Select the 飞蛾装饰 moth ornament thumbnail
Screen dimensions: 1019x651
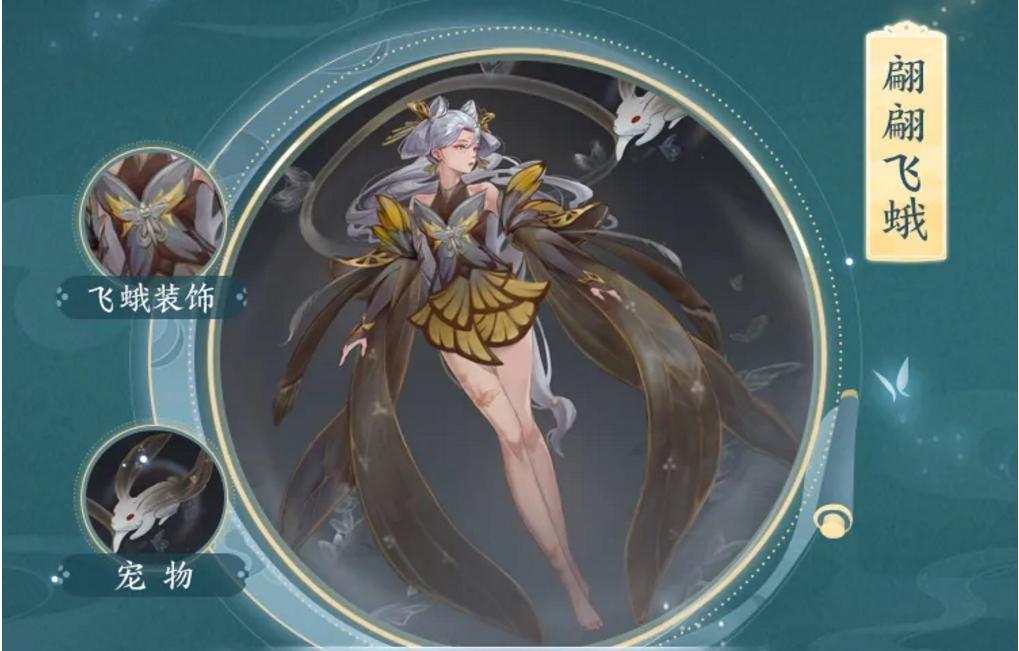pyautogui.click(x=152, y=215)
